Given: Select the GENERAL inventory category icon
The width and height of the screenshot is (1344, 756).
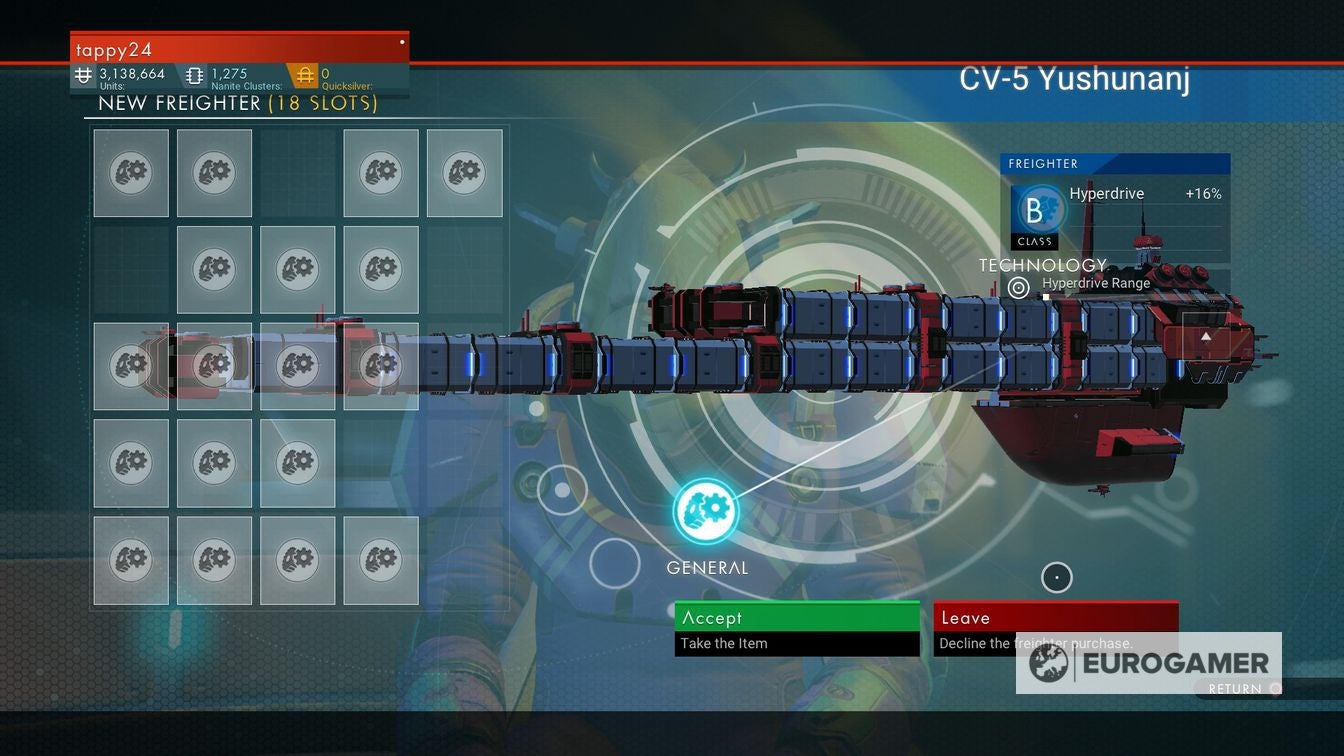Looking at the screenshot, I should click(706, 511).
